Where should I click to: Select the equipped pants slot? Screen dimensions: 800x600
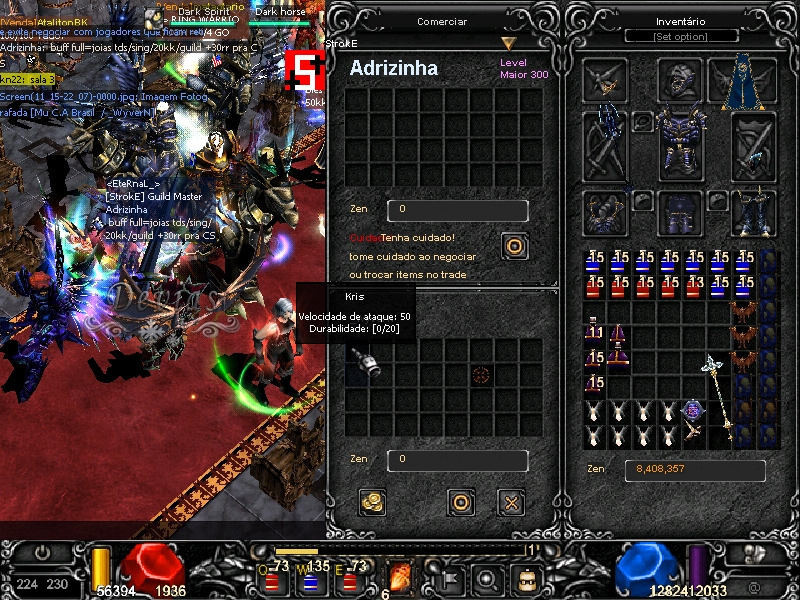(680, 212)
